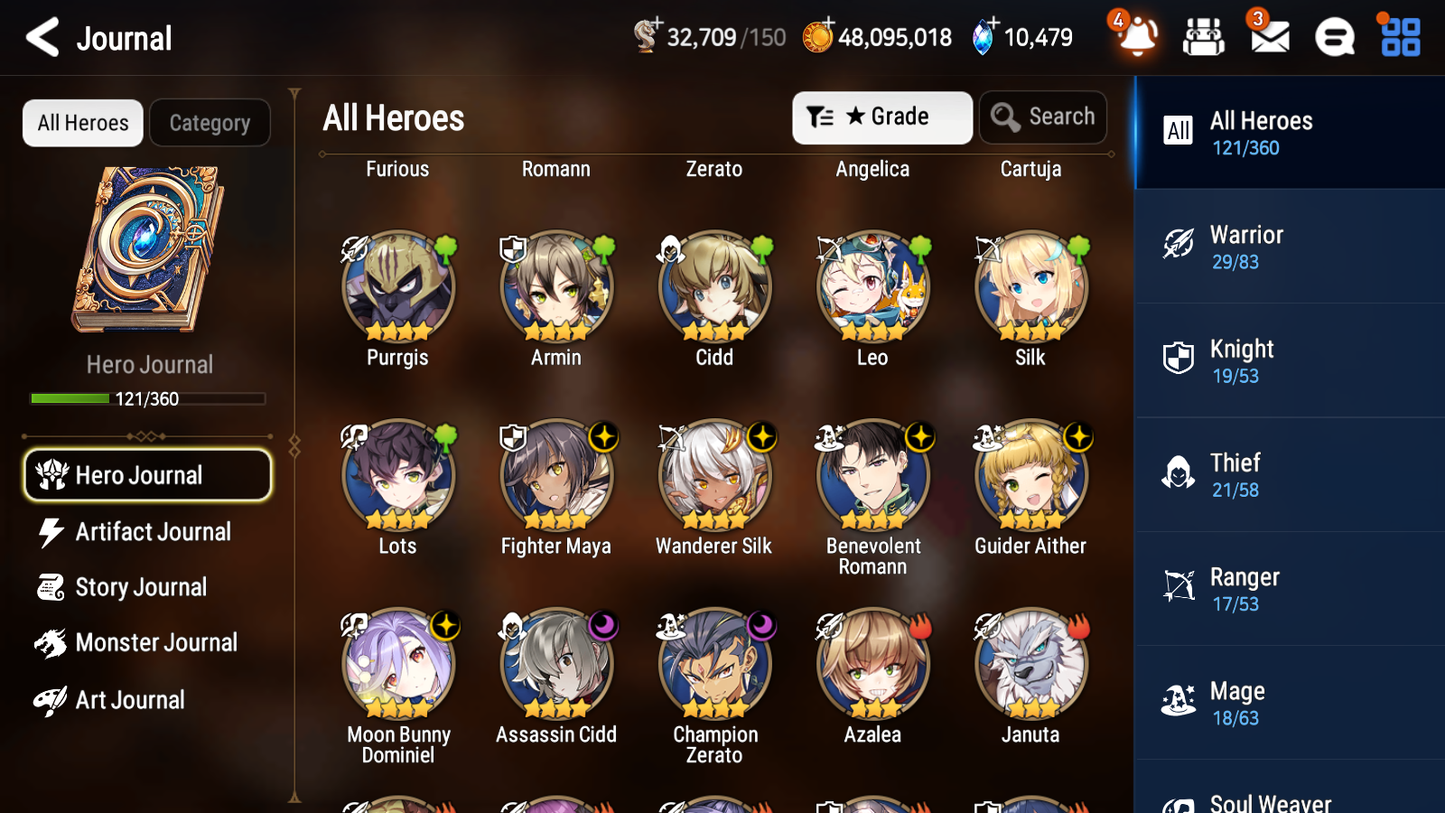Select the Ranger filter in the right panel
The height and width of the screenshot is (813, 1445).
(1289, 588)
